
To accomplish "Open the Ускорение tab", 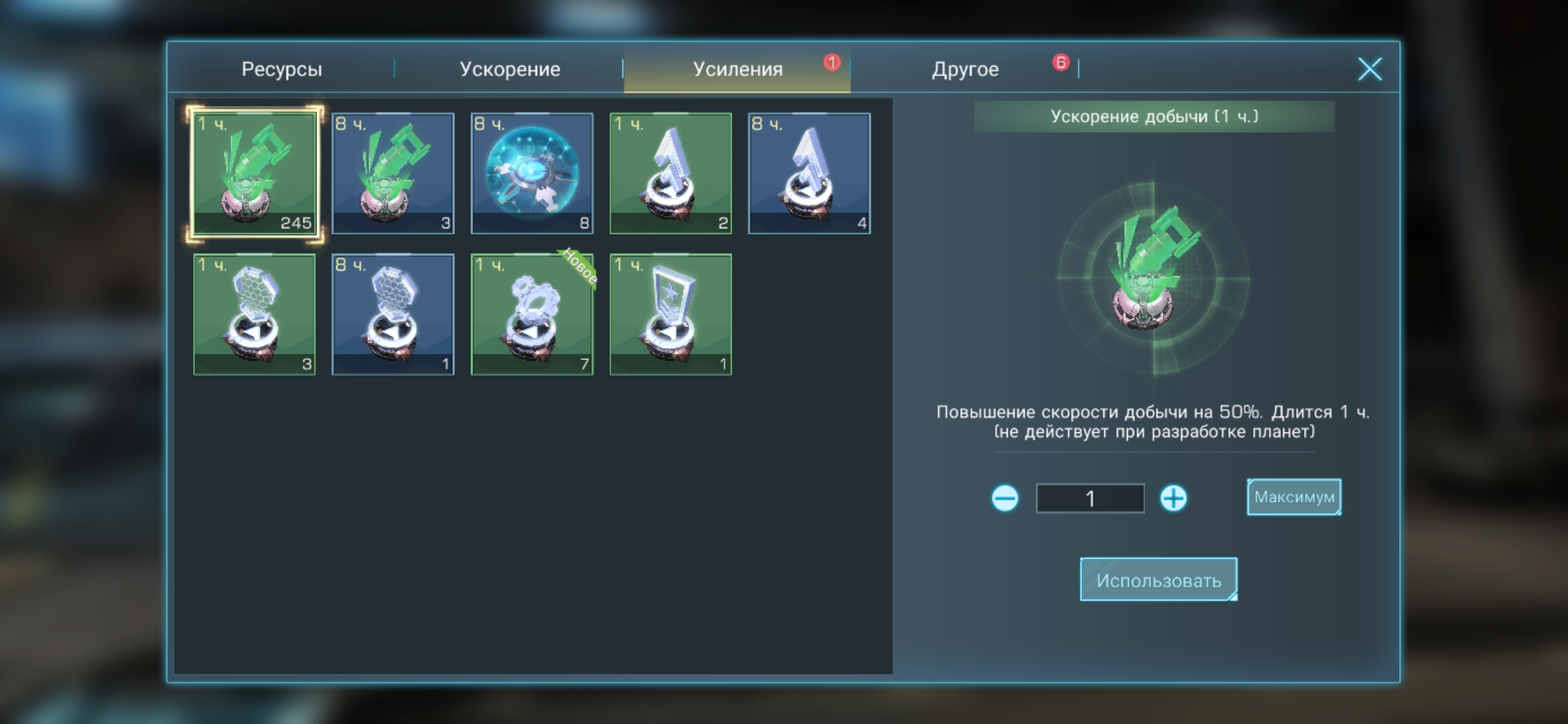I will click(x=509, y=69).
